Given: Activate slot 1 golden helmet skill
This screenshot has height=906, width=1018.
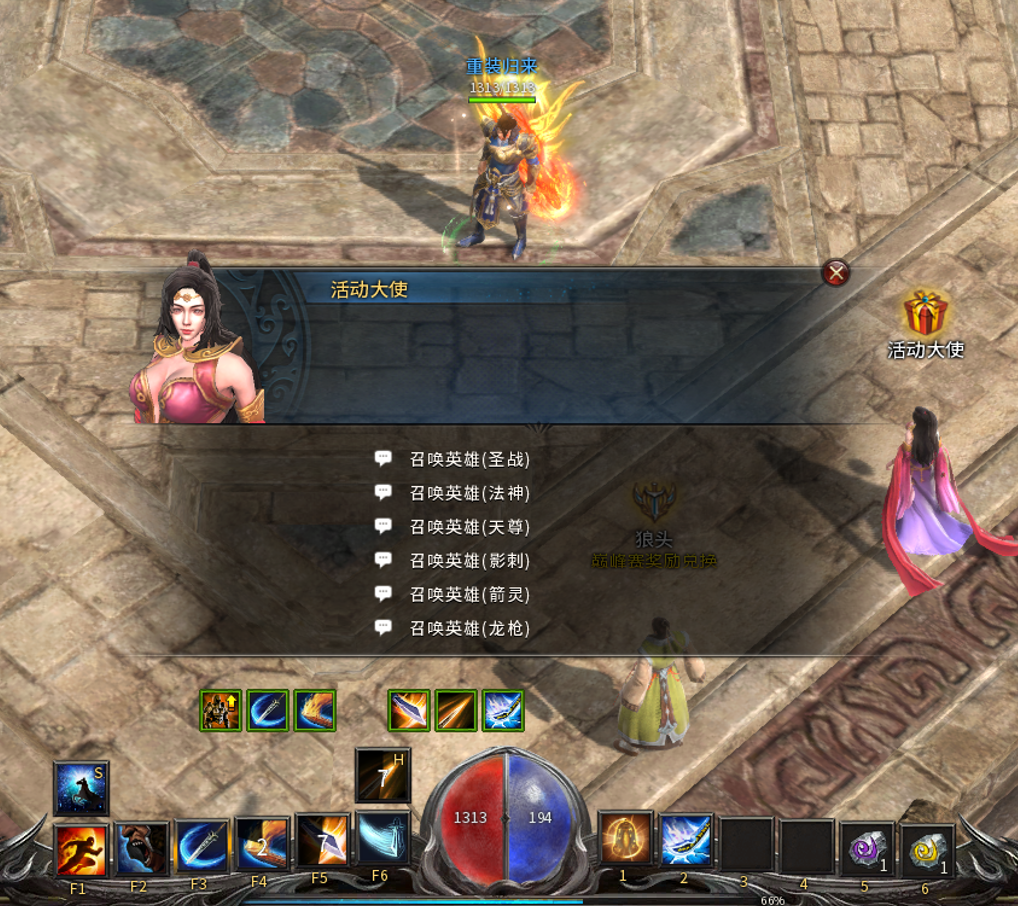Looking at the screenshot, I should [x=625, y=838].
